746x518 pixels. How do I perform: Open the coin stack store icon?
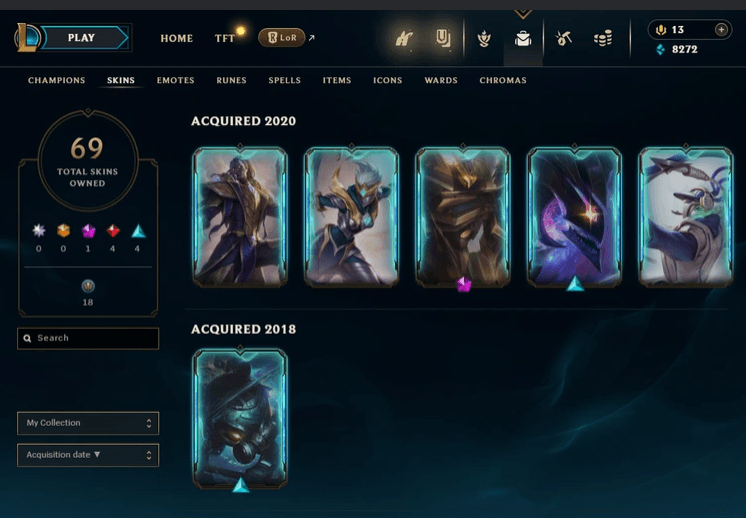click(x=602, y=39)
